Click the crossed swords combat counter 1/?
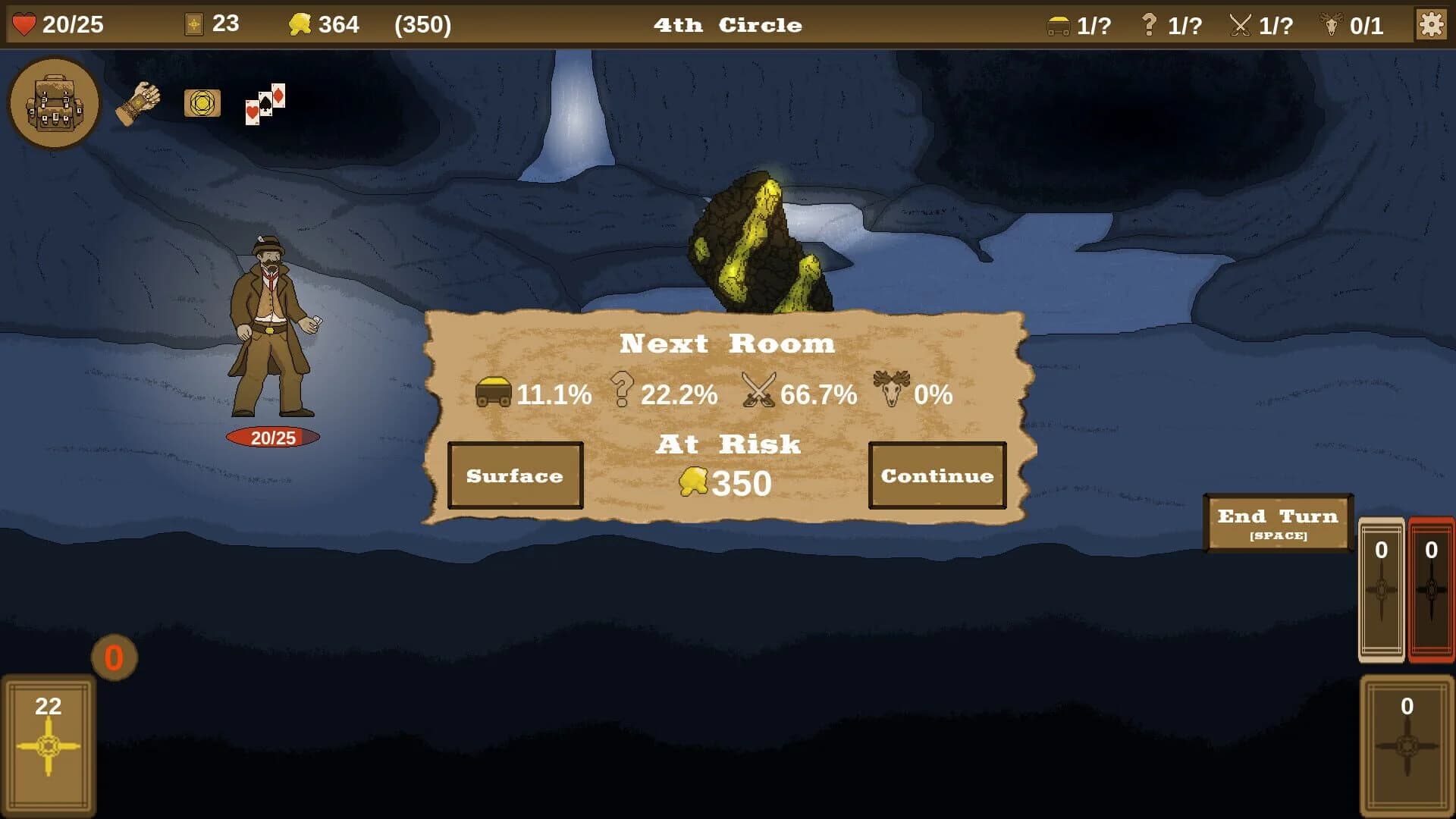Viewport: 1456px width, 819px height. pos(1259,24)
